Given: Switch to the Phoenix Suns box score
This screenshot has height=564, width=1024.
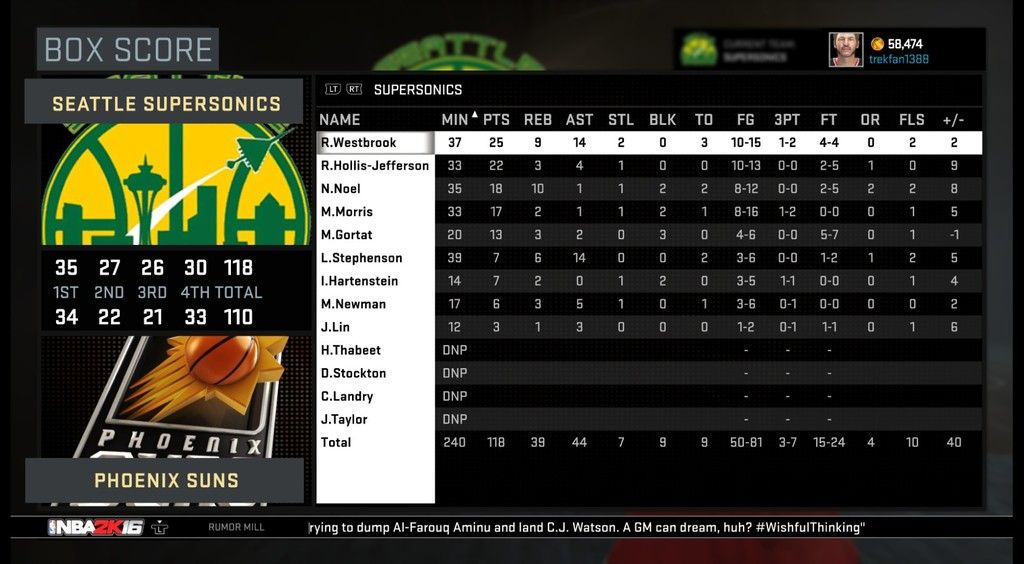Looking at the screenshot, I should [x=166, y=480].
